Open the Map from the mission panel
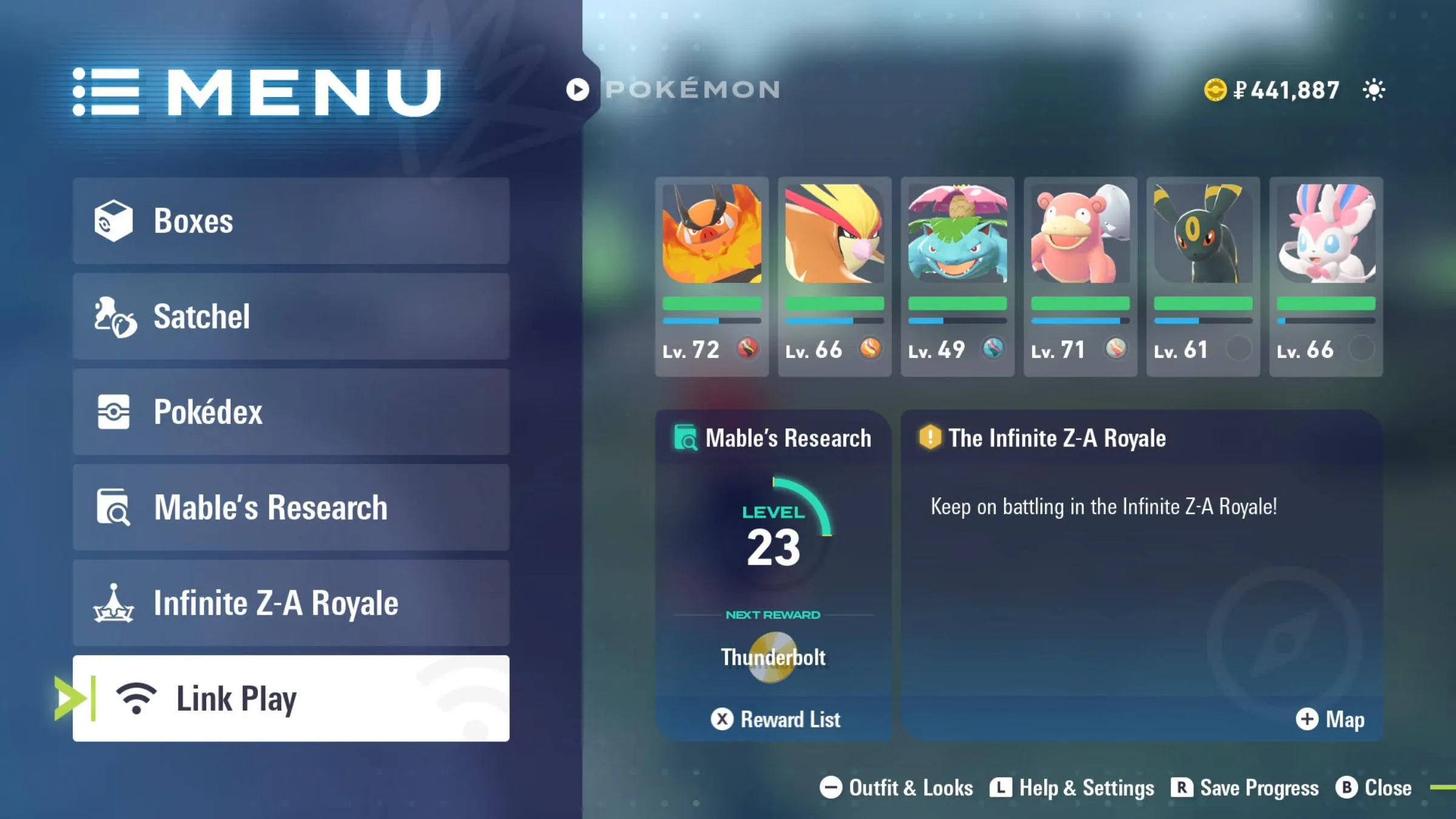This screenshot has width=1456, height=819. 1330,720
